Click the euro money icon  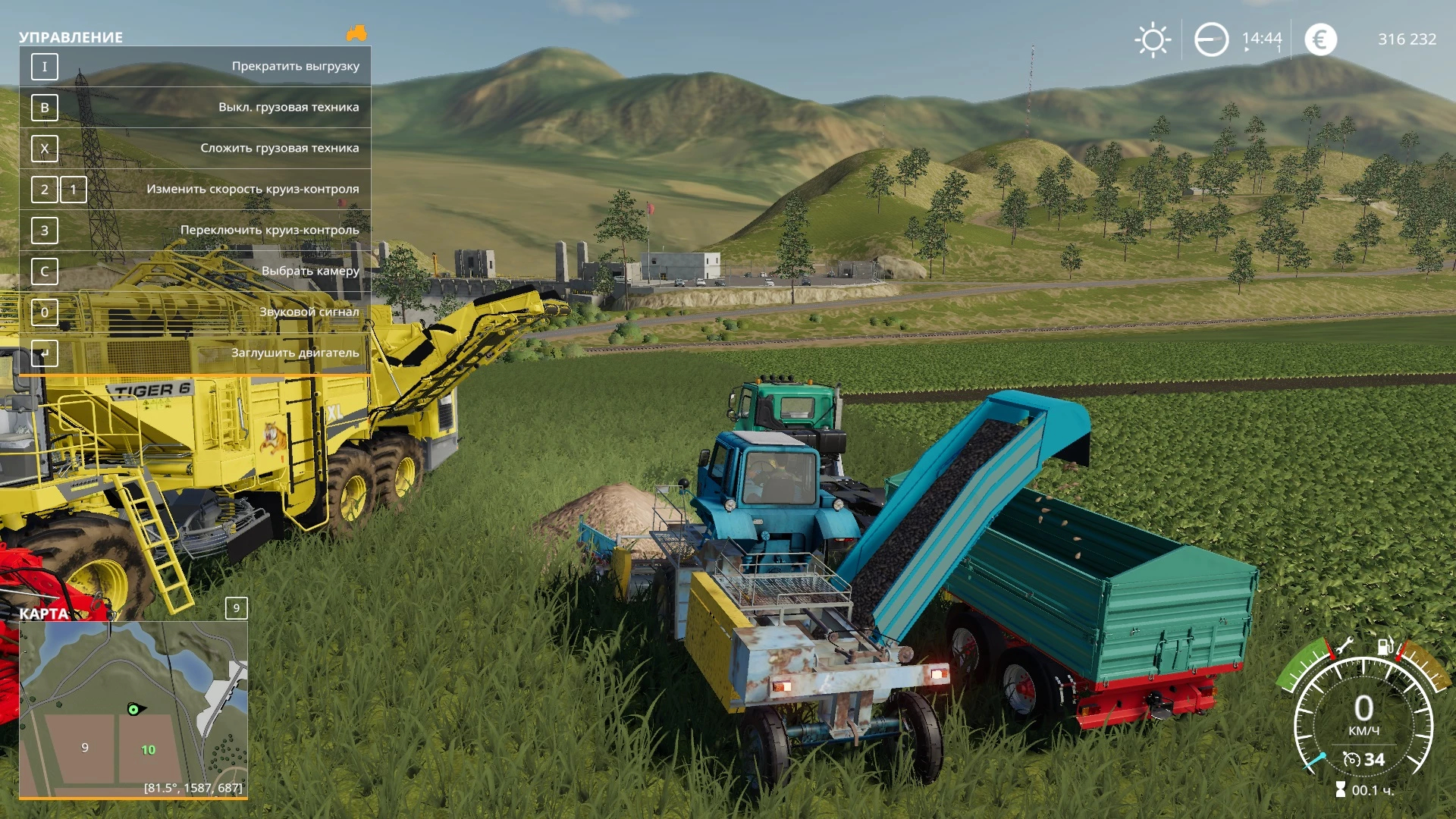(1320, 39)
